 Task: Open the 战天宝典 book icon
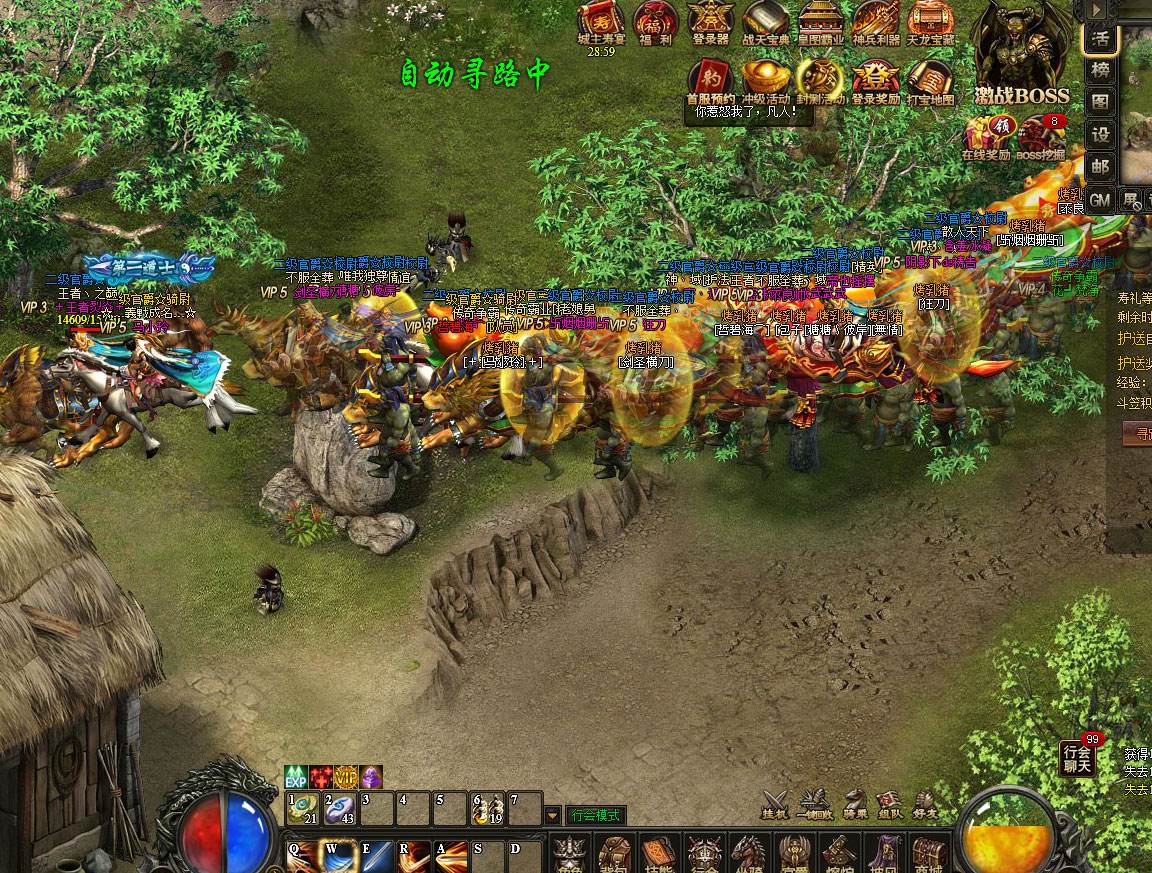click(x=765, y=21)
